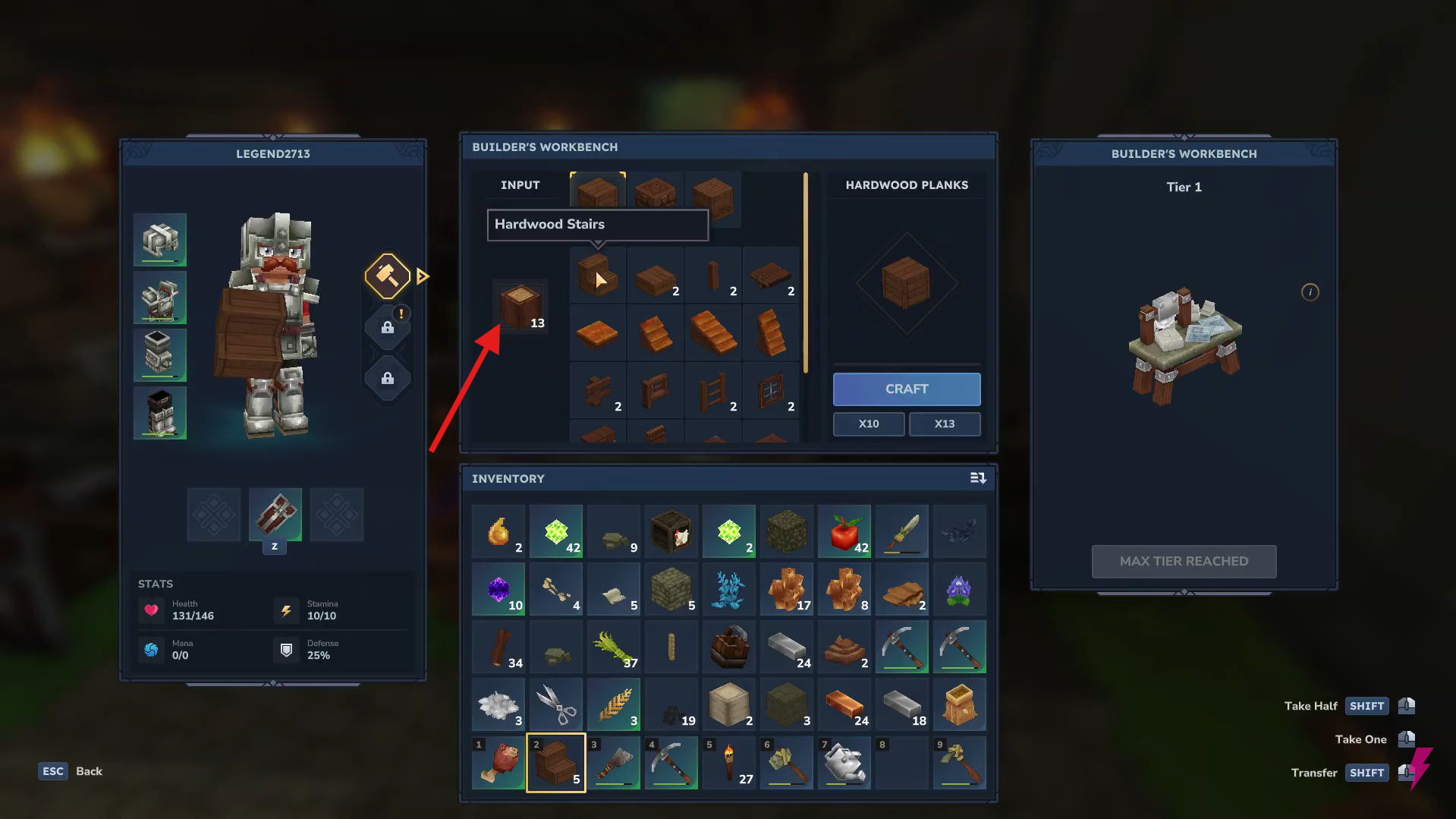This screenshot has width=1456, height=819.
Task: Click the inventory sort icon
Action: (978, 478)
